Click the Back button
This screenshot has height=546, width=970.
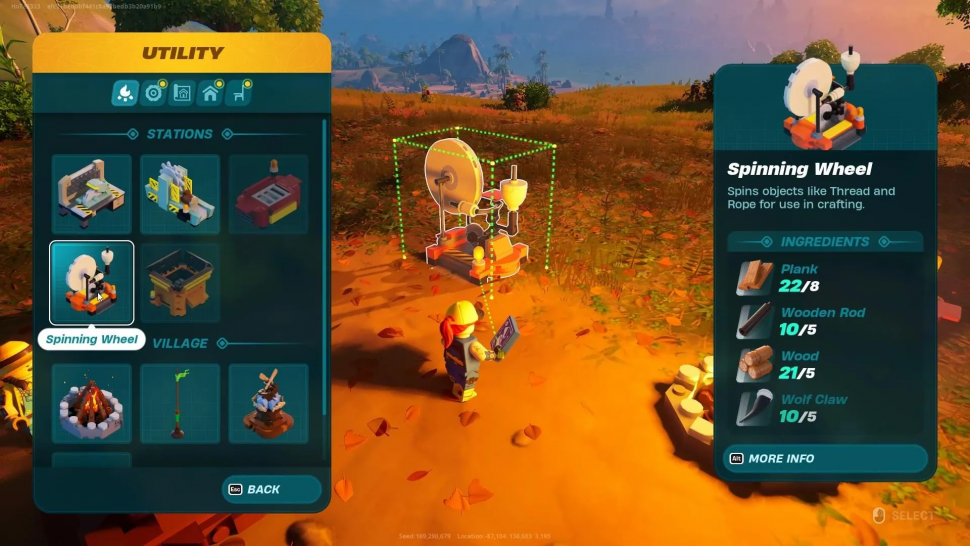point(272,489)
